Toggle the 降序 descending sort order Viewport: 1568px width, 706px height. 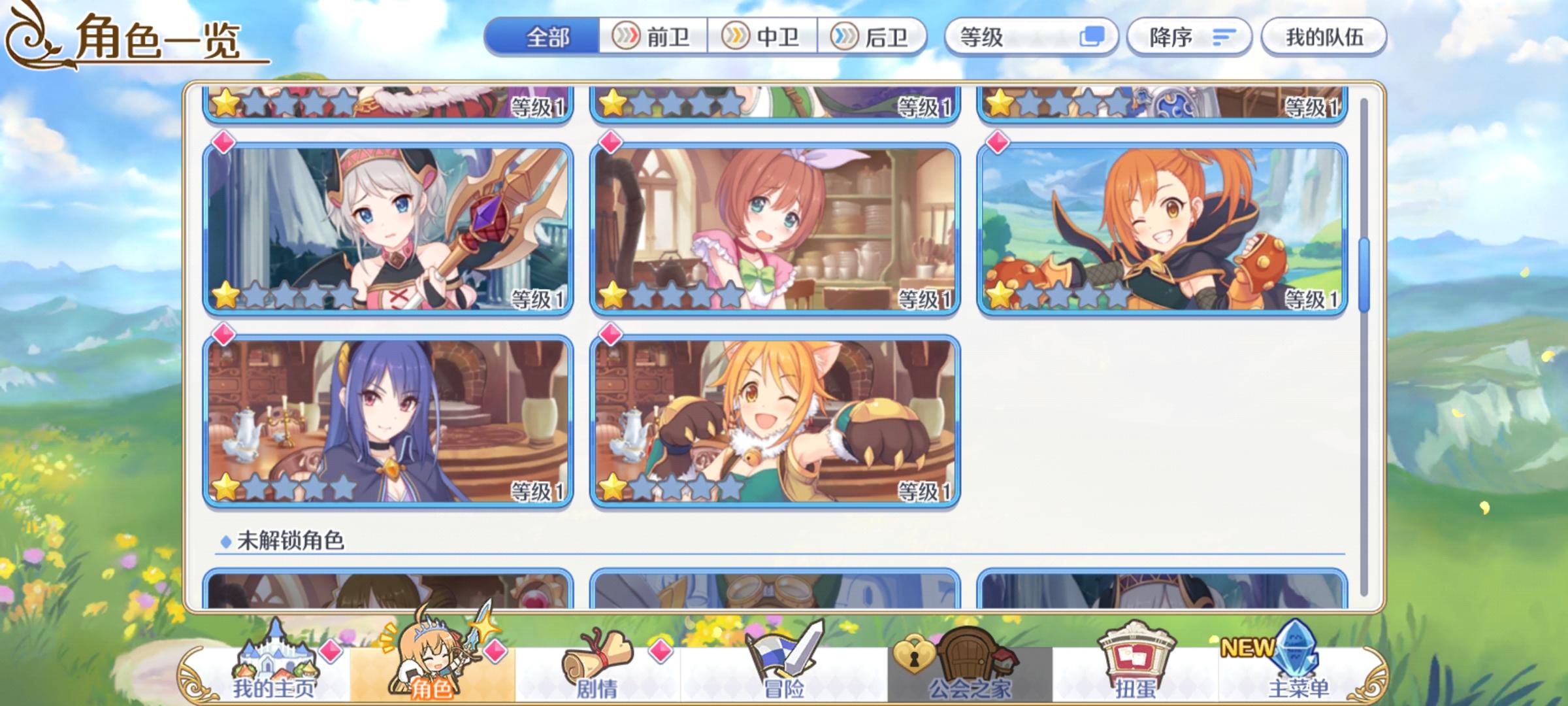1190,37
